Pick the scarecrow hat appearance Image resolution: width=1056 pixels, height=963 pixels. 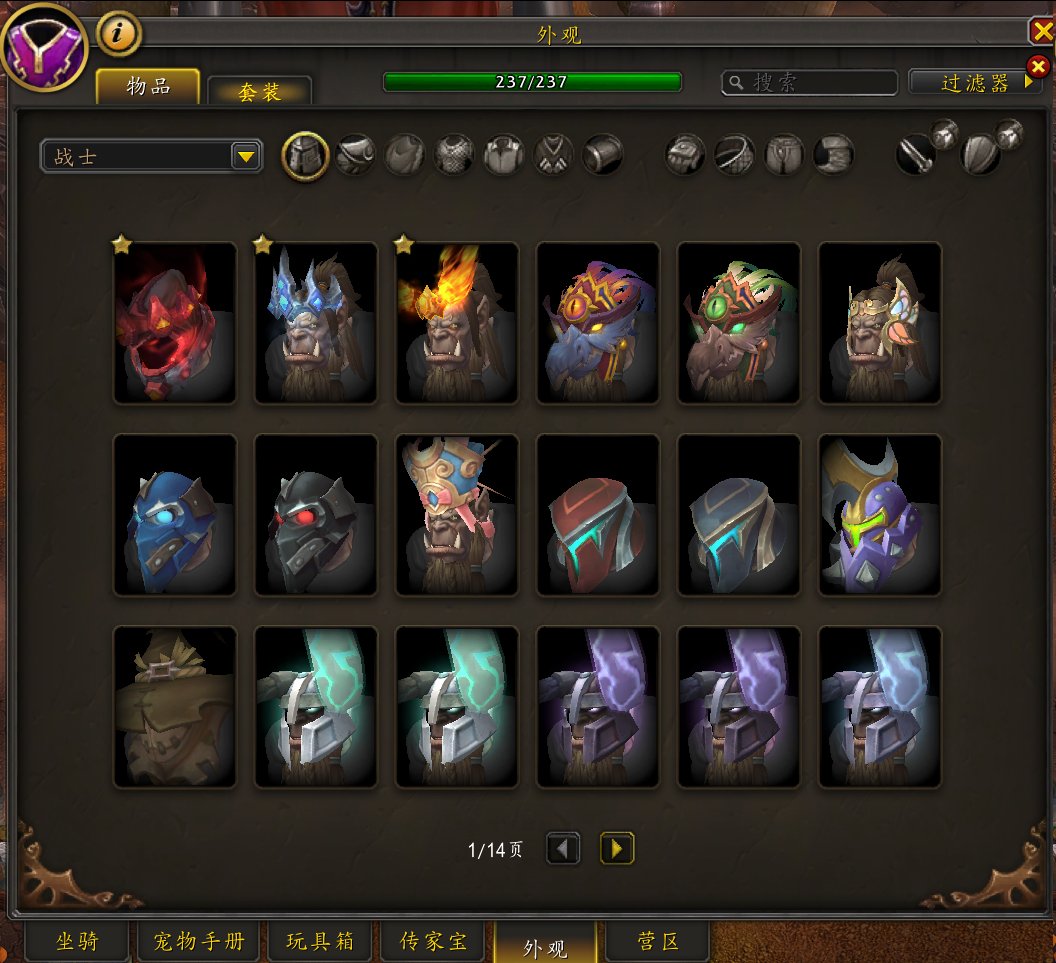click(175, 707)
